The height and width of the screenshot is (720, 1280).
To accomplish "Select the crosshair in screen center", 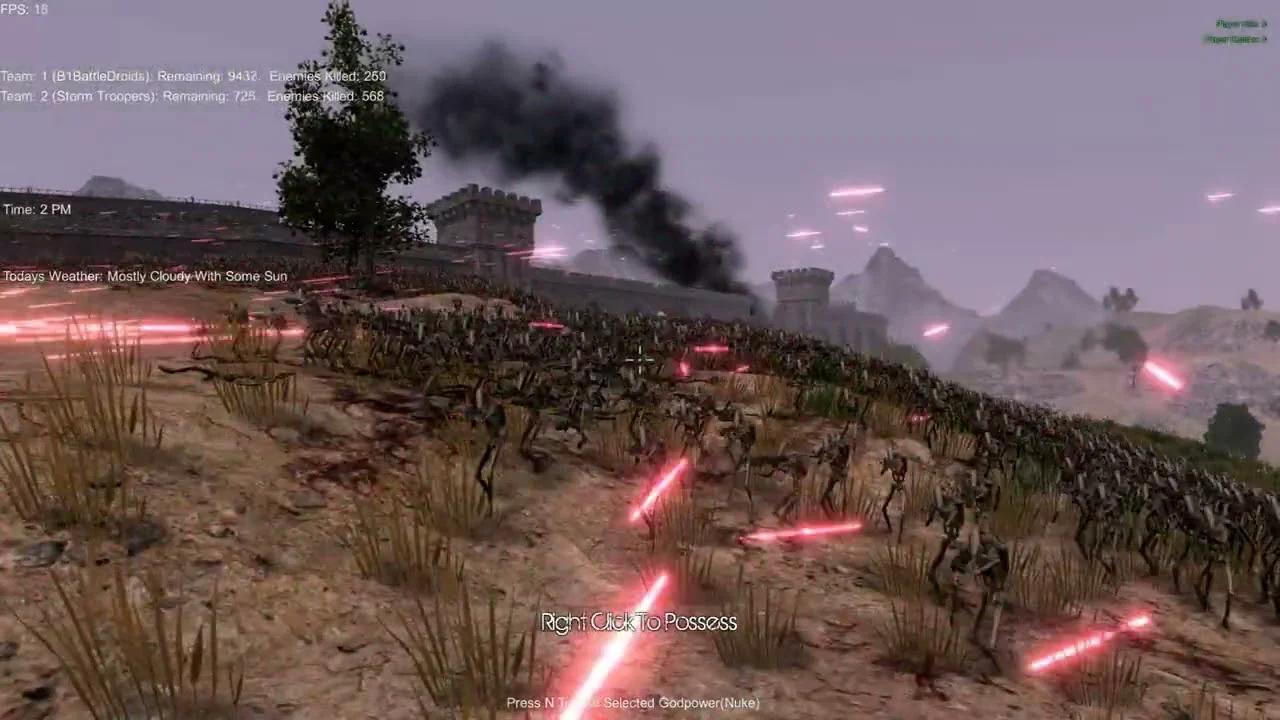I will point(640,360).
